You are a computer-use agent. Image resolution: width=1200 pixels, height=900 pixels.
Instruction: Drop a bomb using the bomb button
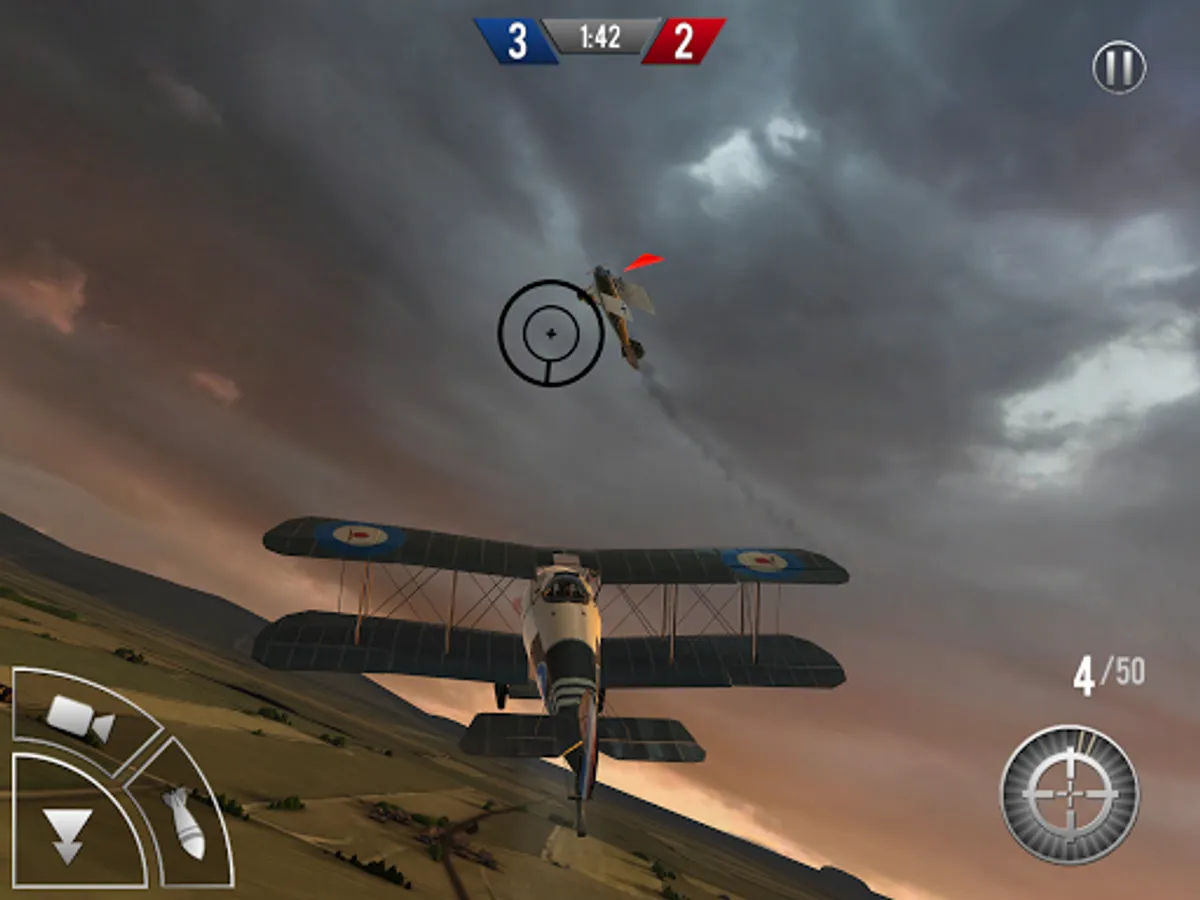(x=184, y=822)
